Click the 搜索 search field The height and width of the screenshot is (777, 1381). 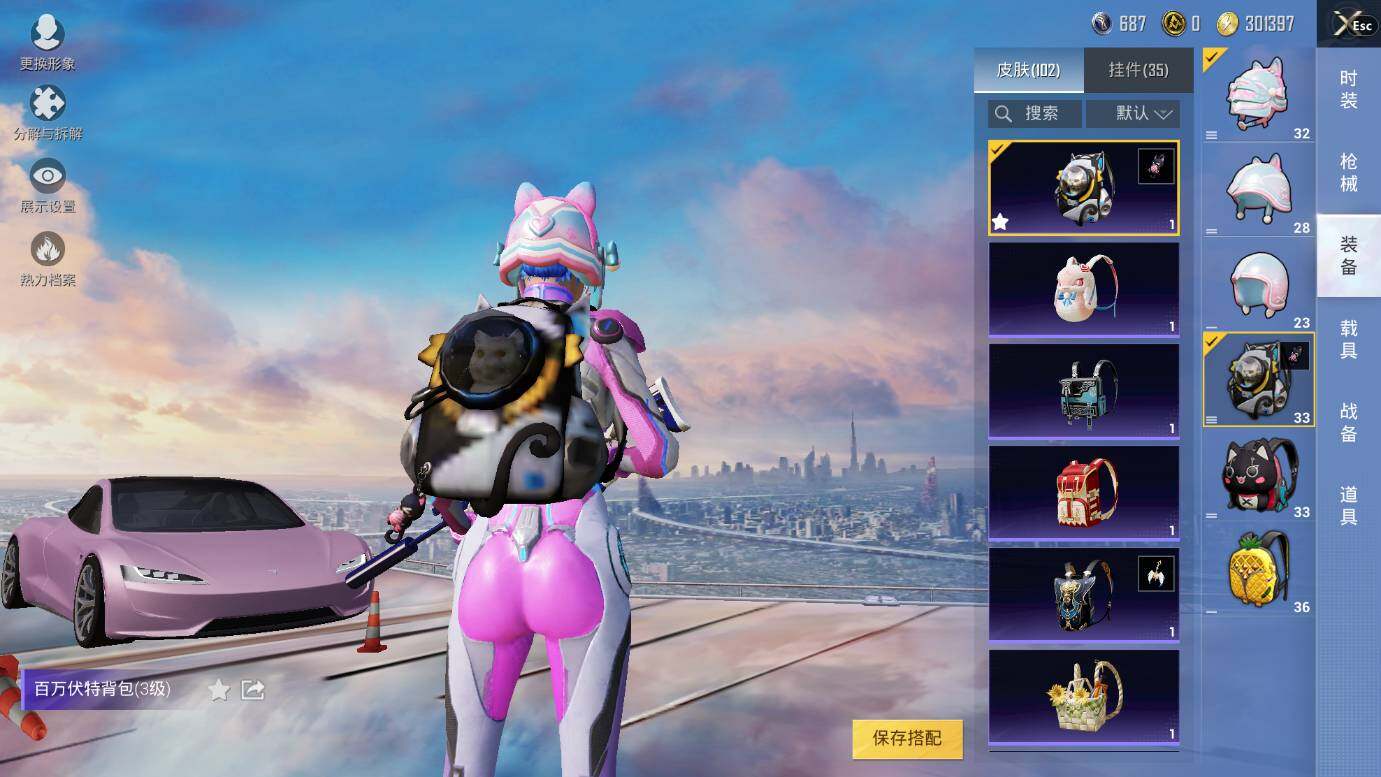(1035, 114)
